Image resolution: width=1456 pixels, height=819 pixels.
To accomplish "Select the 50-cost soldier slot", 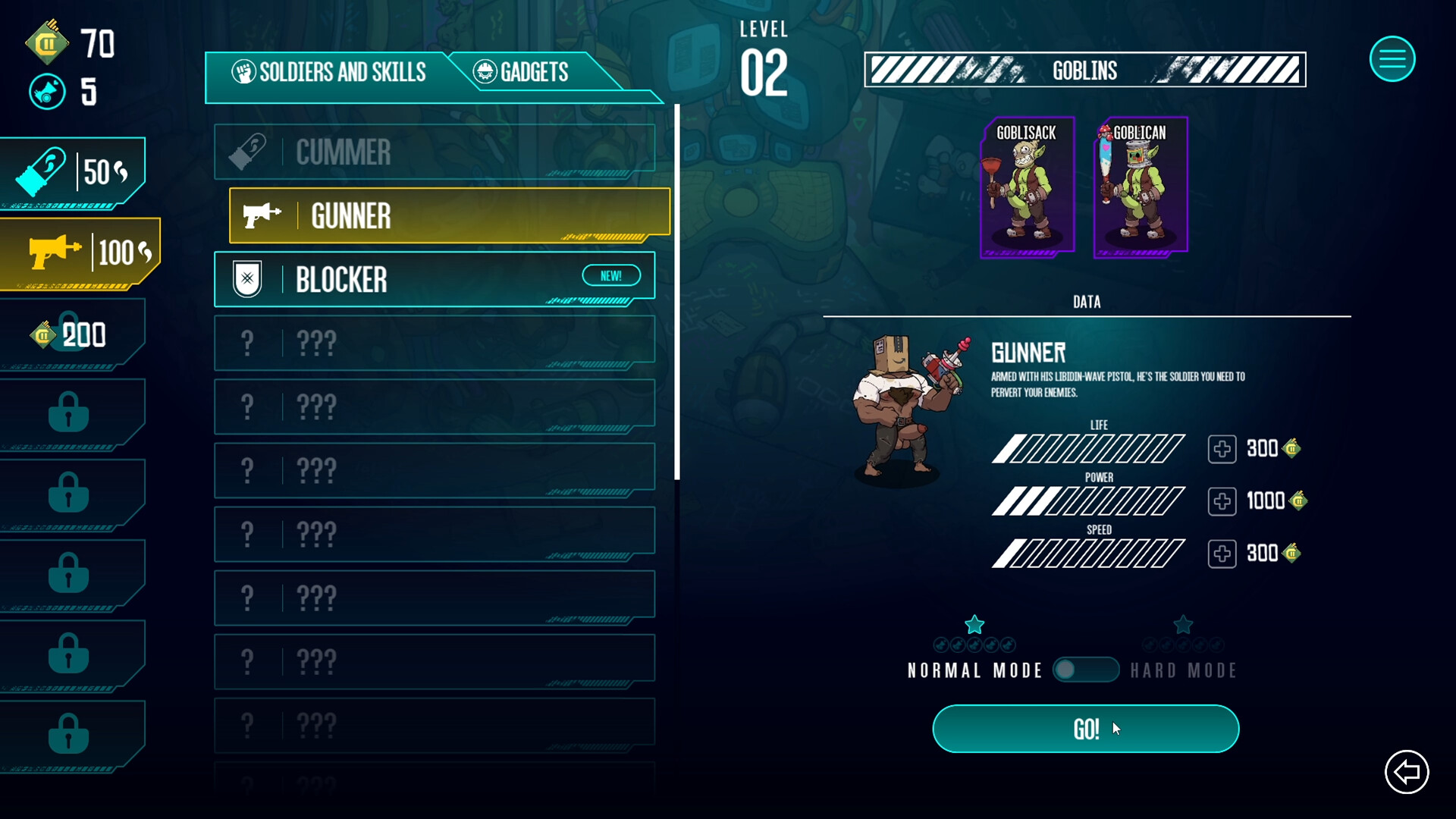I will click(x=73, y=172).
